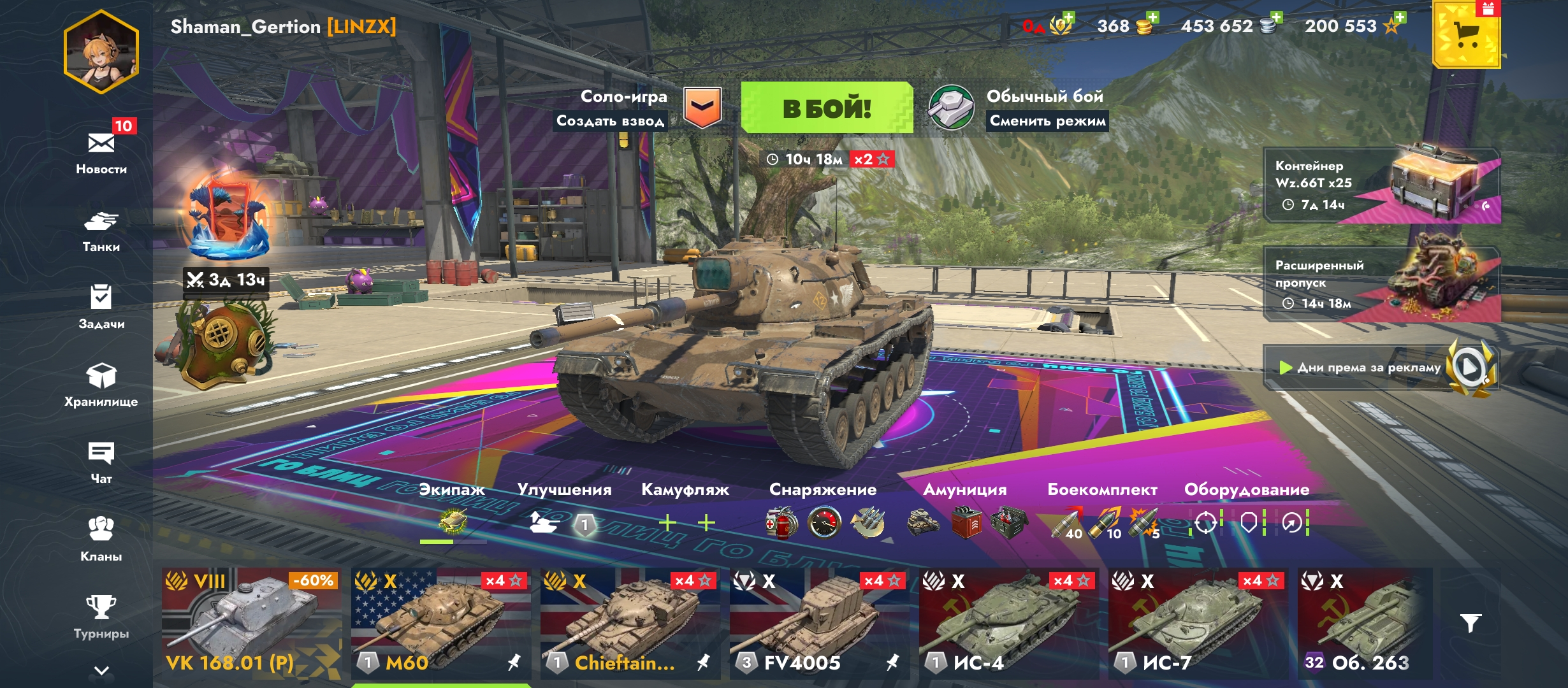
Task: Open the Кланы clans menu
Action: pos(101,538)
